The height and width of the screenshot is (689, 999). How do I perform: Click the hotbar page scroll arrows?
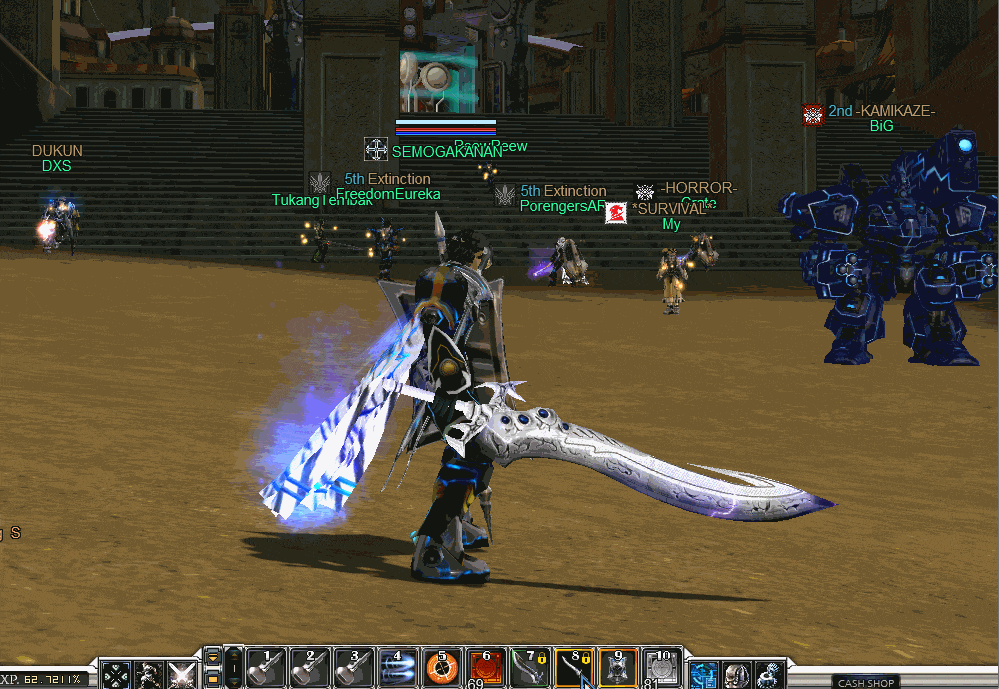pos(212,667)
